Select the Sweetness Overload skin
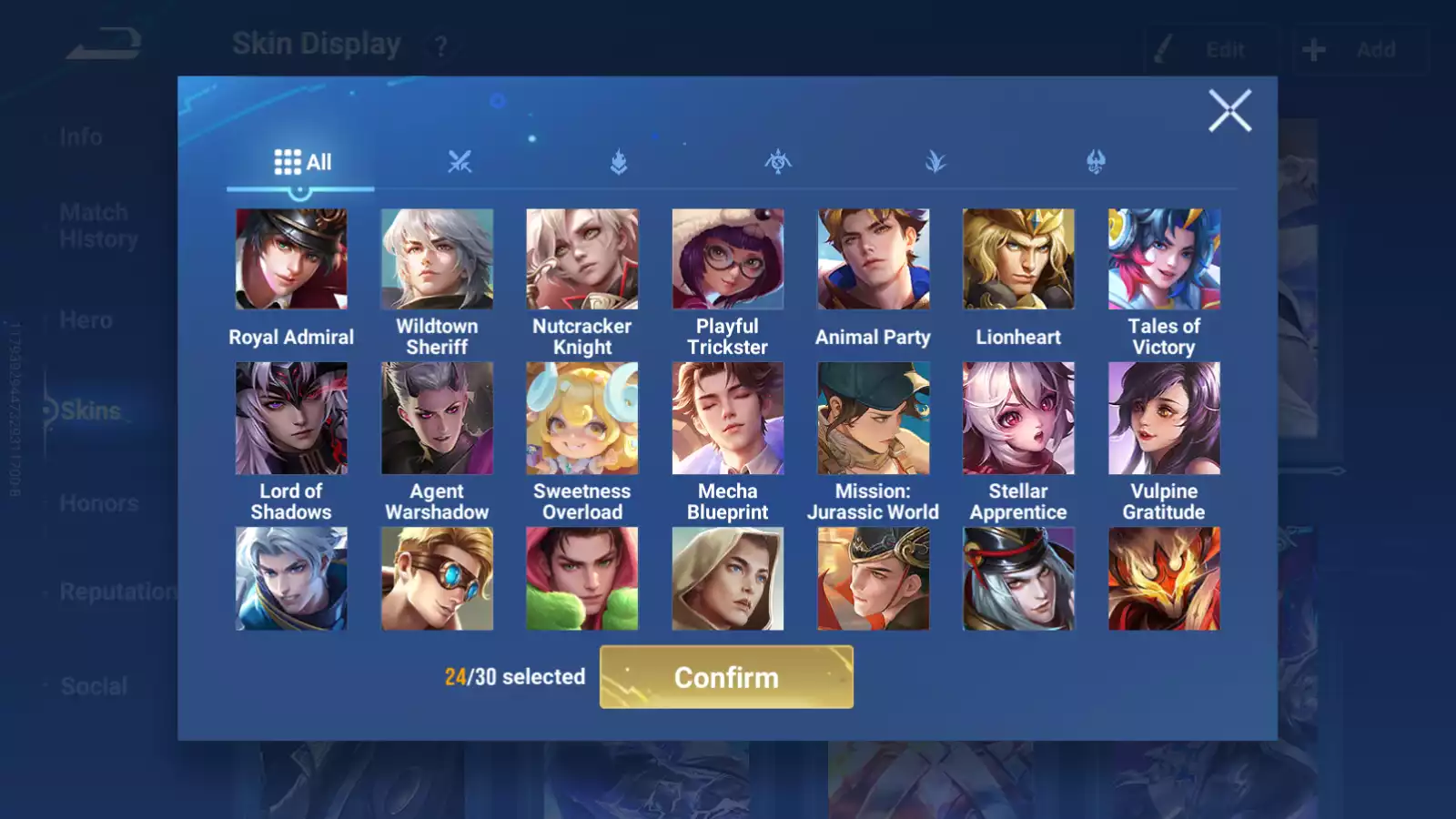 (x=582, y=419)
